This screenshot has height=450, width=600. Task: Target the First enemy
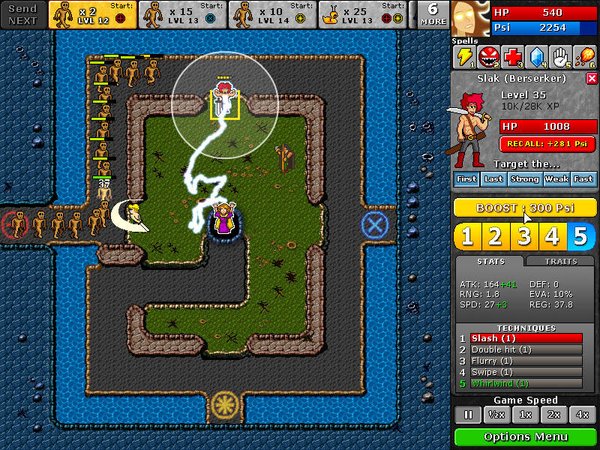(467, 179)
